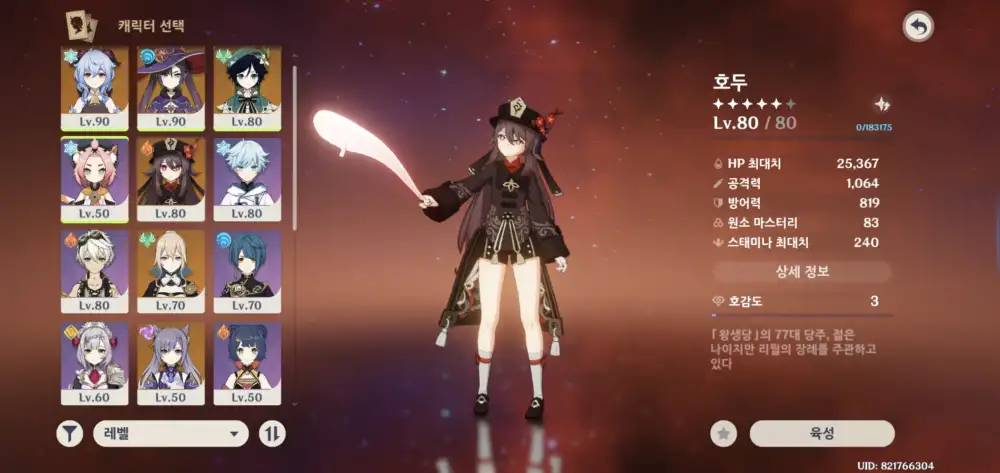Select the Bennett Lv.80 portrait
Screen dimensions: 1000x473
(94, 271)
